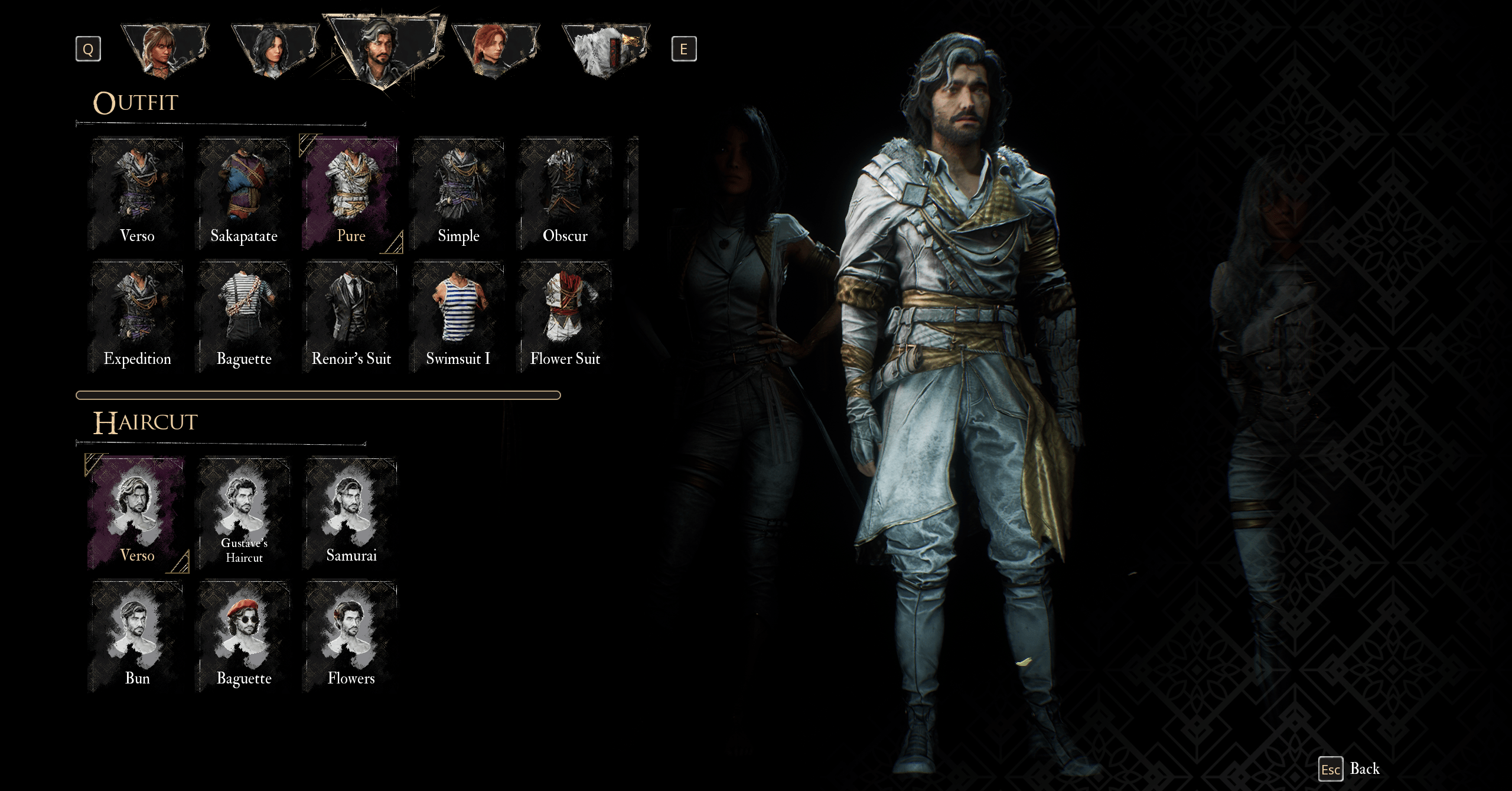The width and height of the screenshot is (1512, 791).
Task: Open the white-furred creature character tab
Action: pyautogui.click(x=605, y=51)
